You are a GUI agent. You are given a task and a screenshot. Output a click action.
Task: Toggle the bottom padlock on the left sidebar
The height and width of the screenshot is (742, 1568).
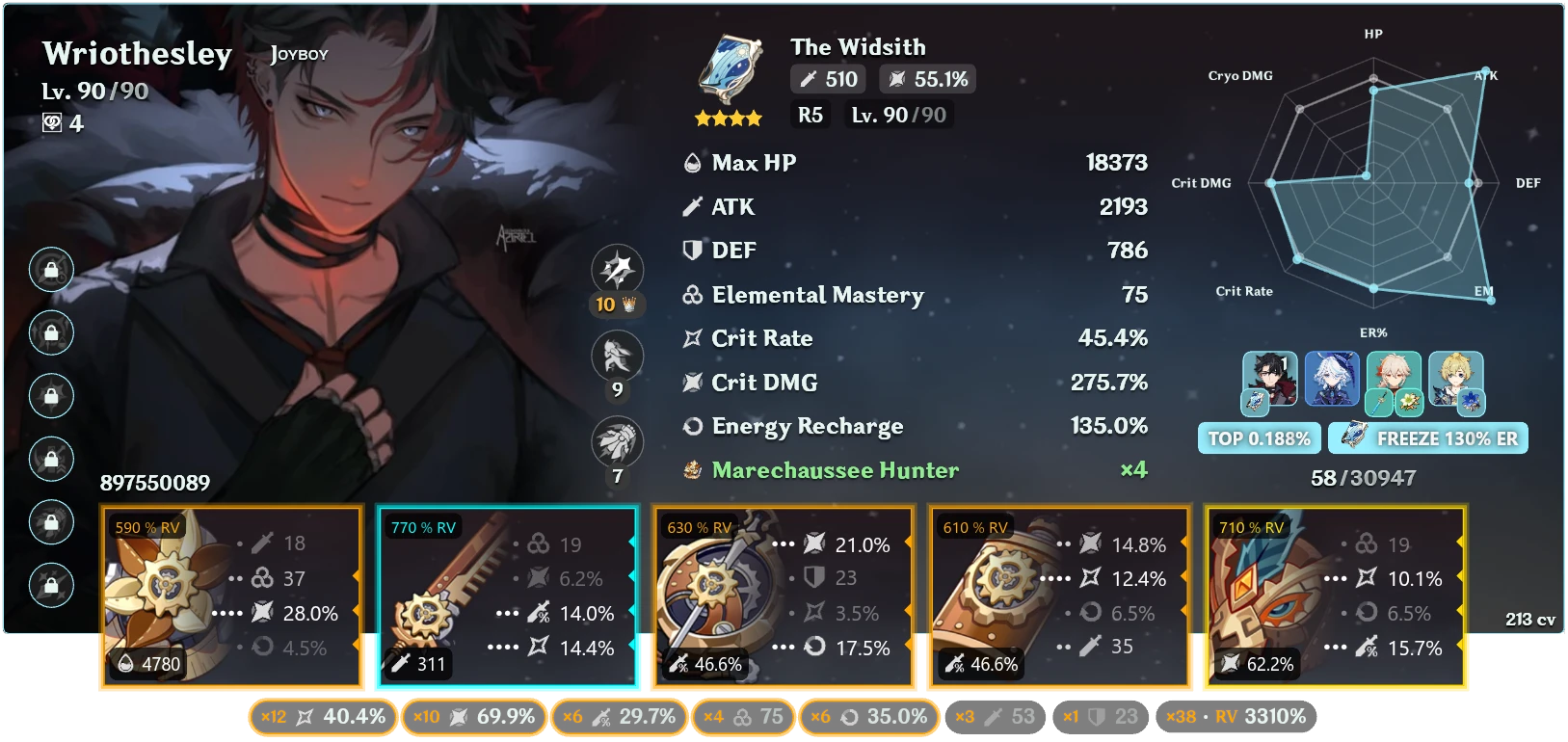52,584
